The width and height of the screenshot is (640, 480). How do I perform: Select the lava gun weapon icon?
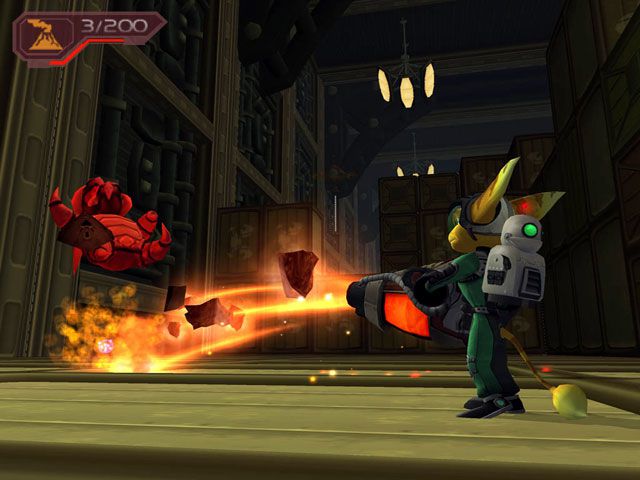pyautogui.click(x=45, y=33)
